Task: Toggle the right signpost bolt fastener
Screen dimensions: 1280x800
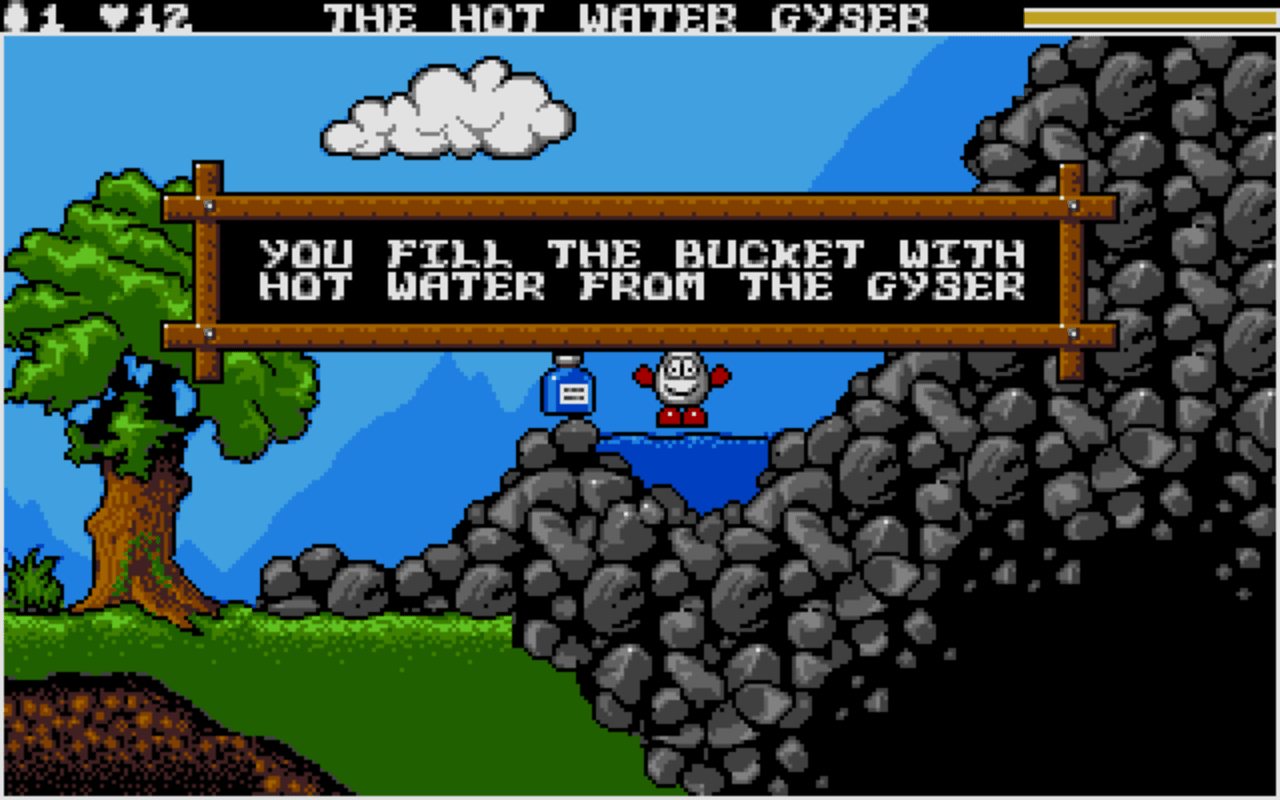Action: (x=1070, y=205)
